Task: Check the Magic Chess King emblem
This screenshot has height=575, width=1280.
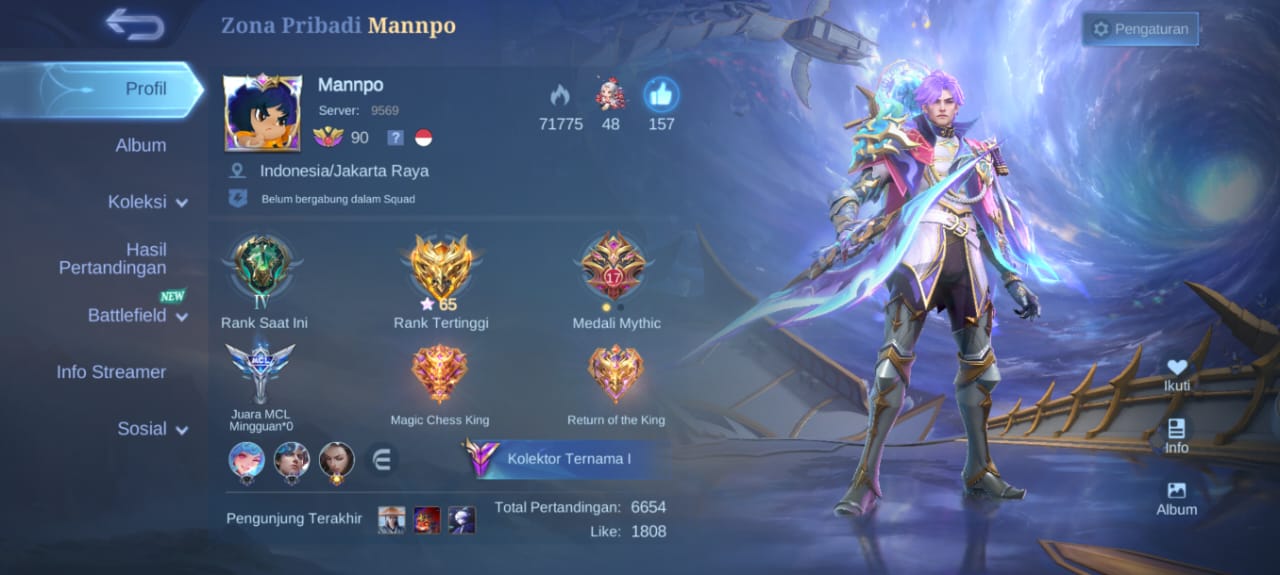Action: 439,373
